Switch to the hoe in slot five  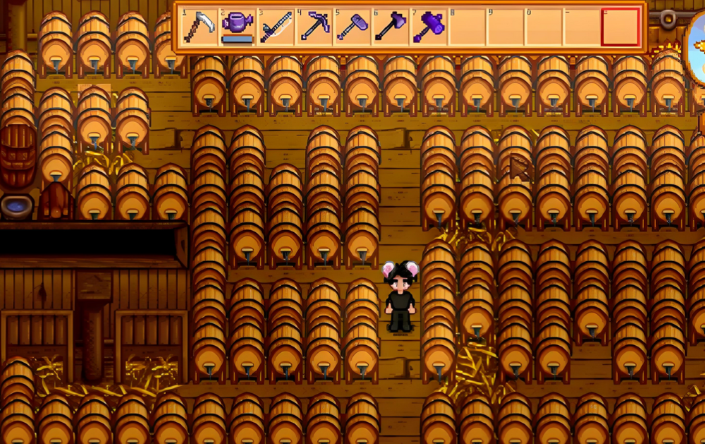352,27
